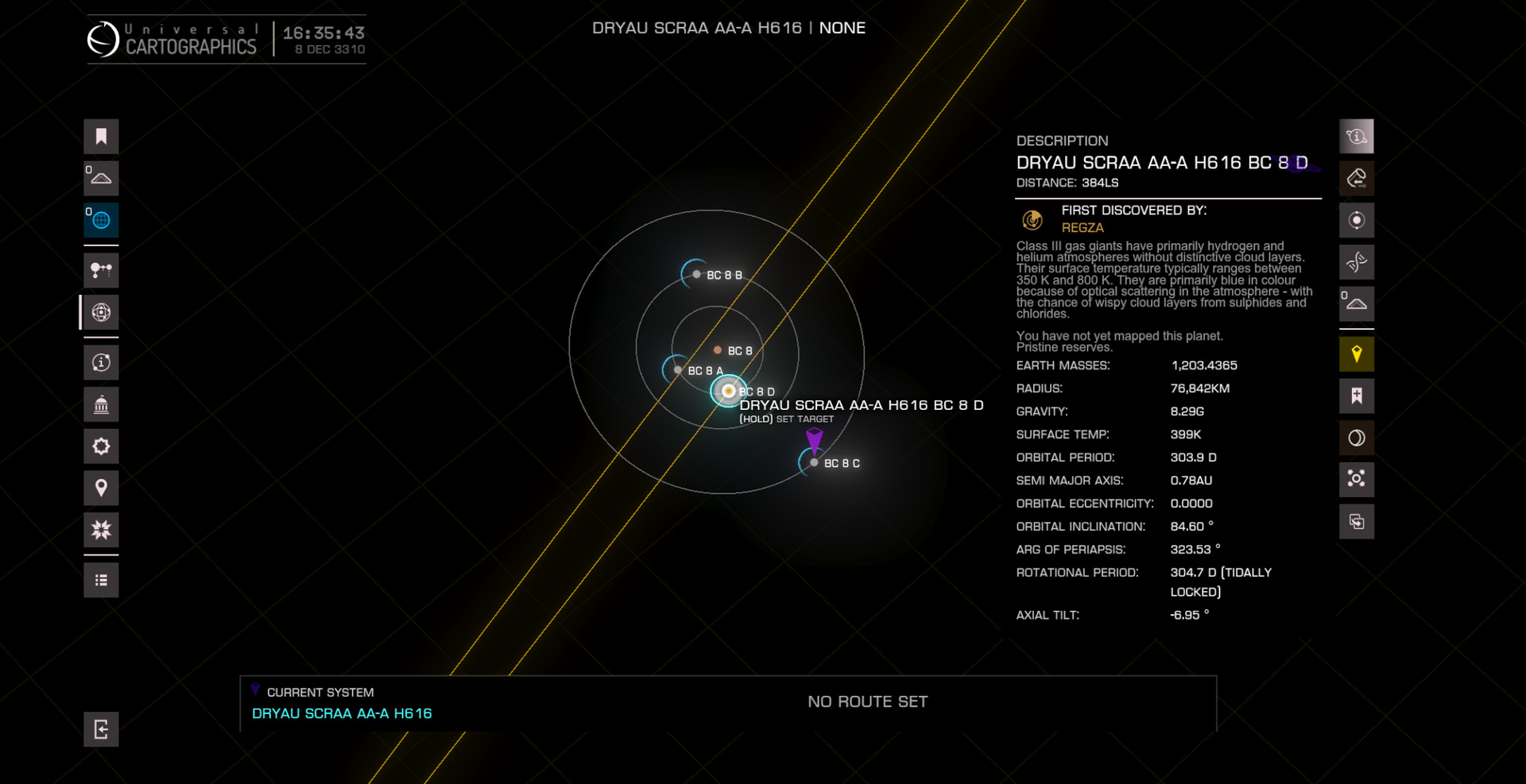Open the orrery view with linked nodes icon
Image resolution: width=1526 pixels, height=784 pixels.
coord(101,271)
